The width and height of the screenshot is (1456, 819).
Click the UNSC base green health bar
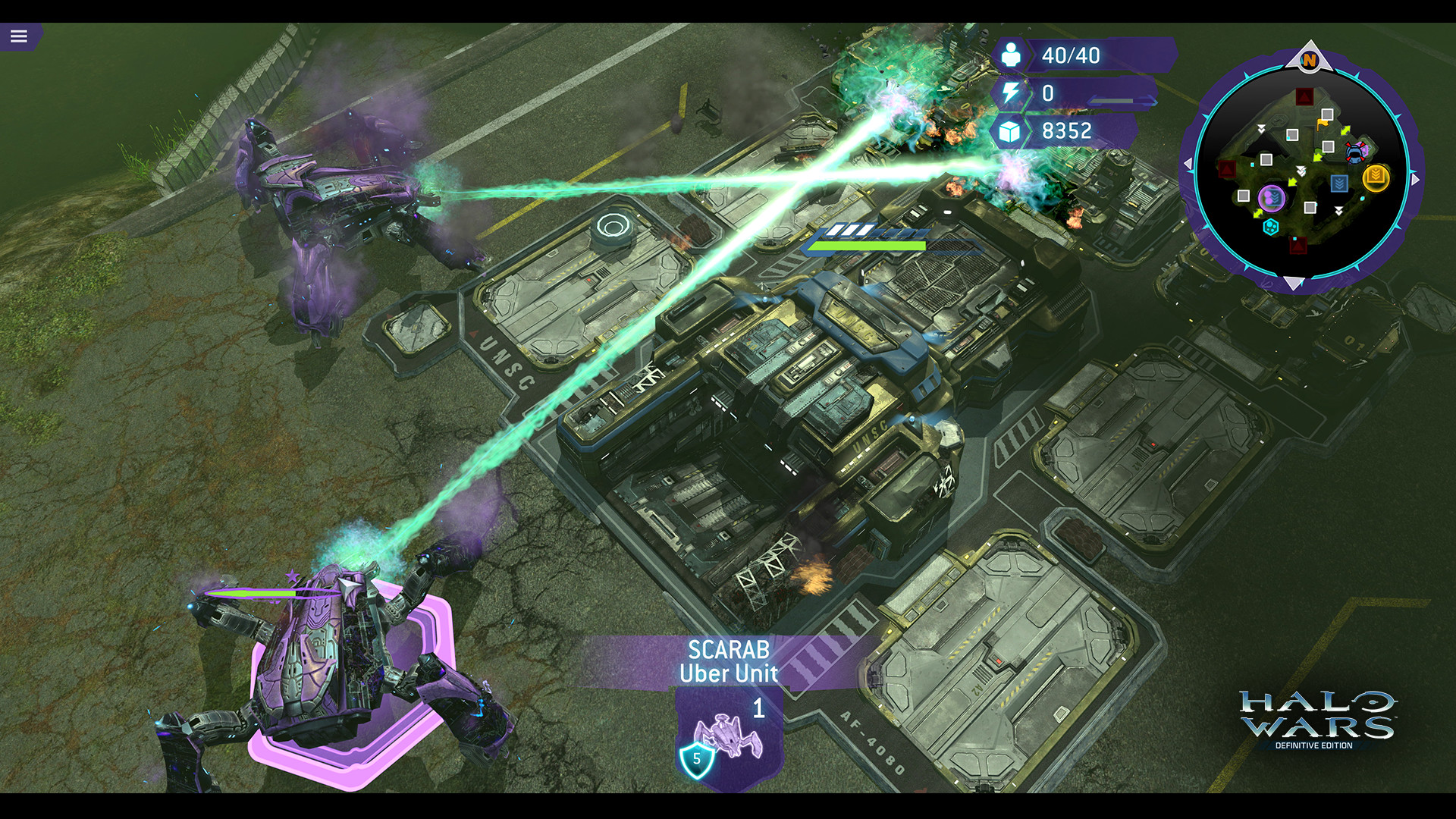pos(867,244)
